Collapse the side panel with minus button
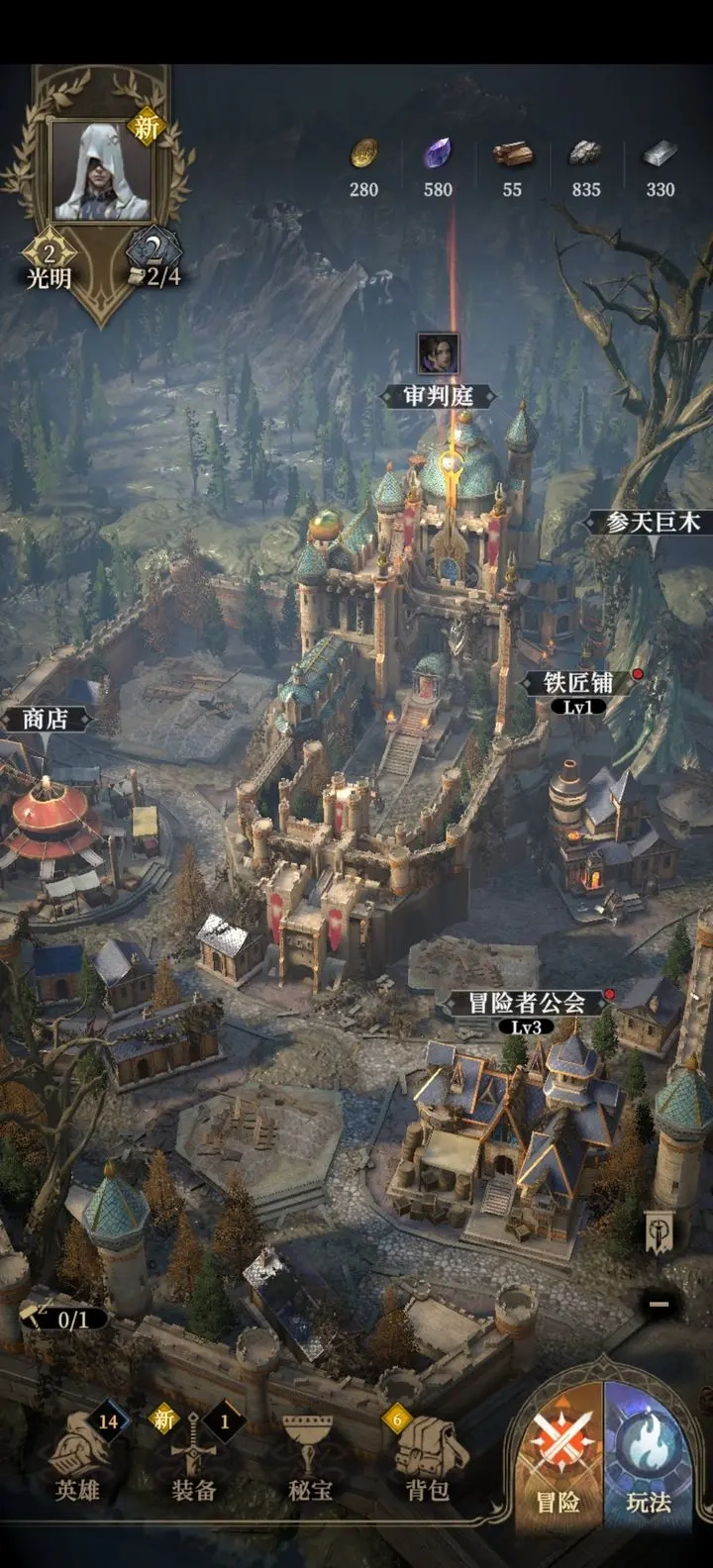This screenshot has height=1568, width=713. click(x=659, y=1304)
